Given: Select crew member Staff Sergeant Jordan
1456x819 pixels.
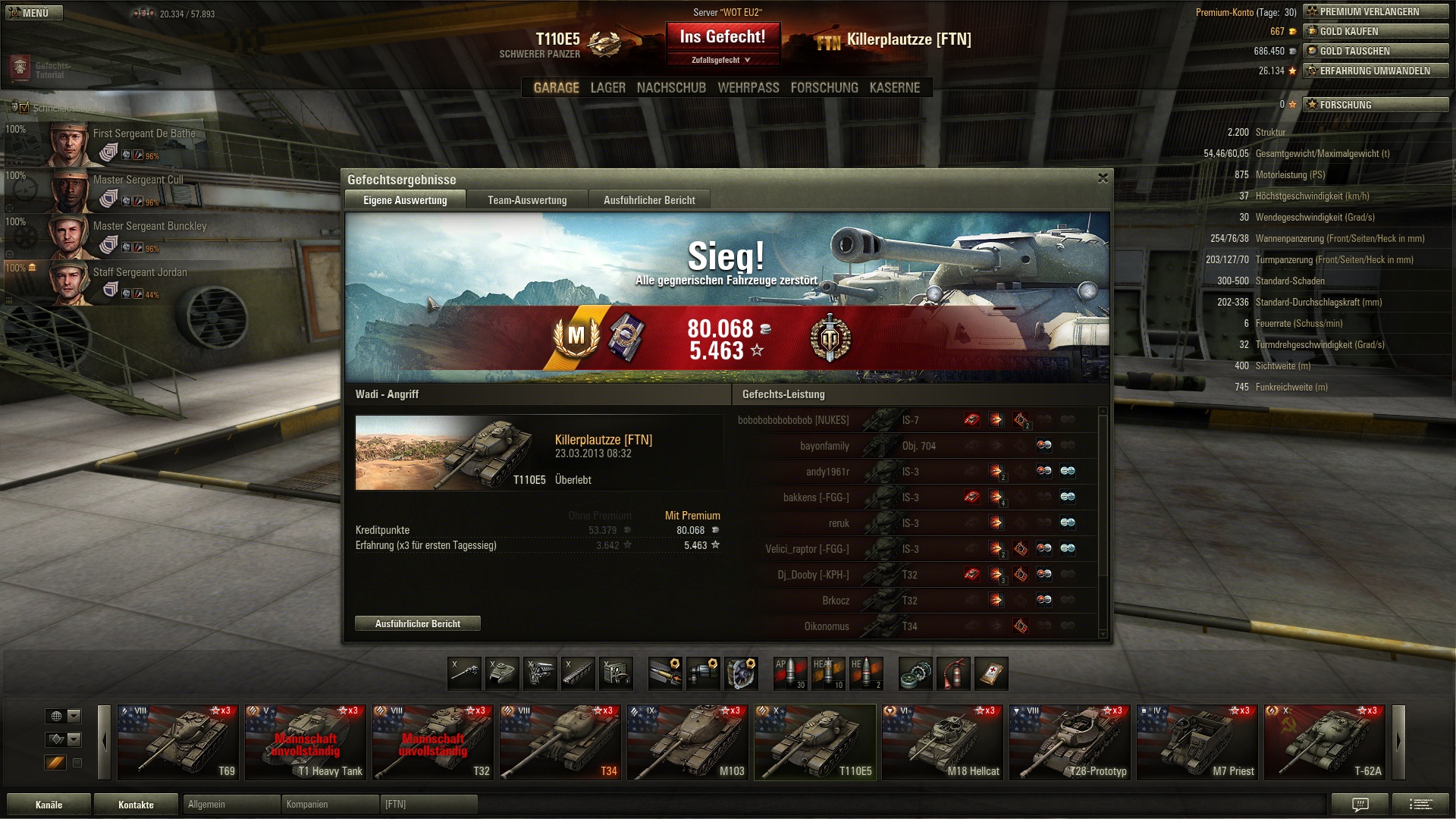Looking at the screenshot, I should click(x=140, y=272).
